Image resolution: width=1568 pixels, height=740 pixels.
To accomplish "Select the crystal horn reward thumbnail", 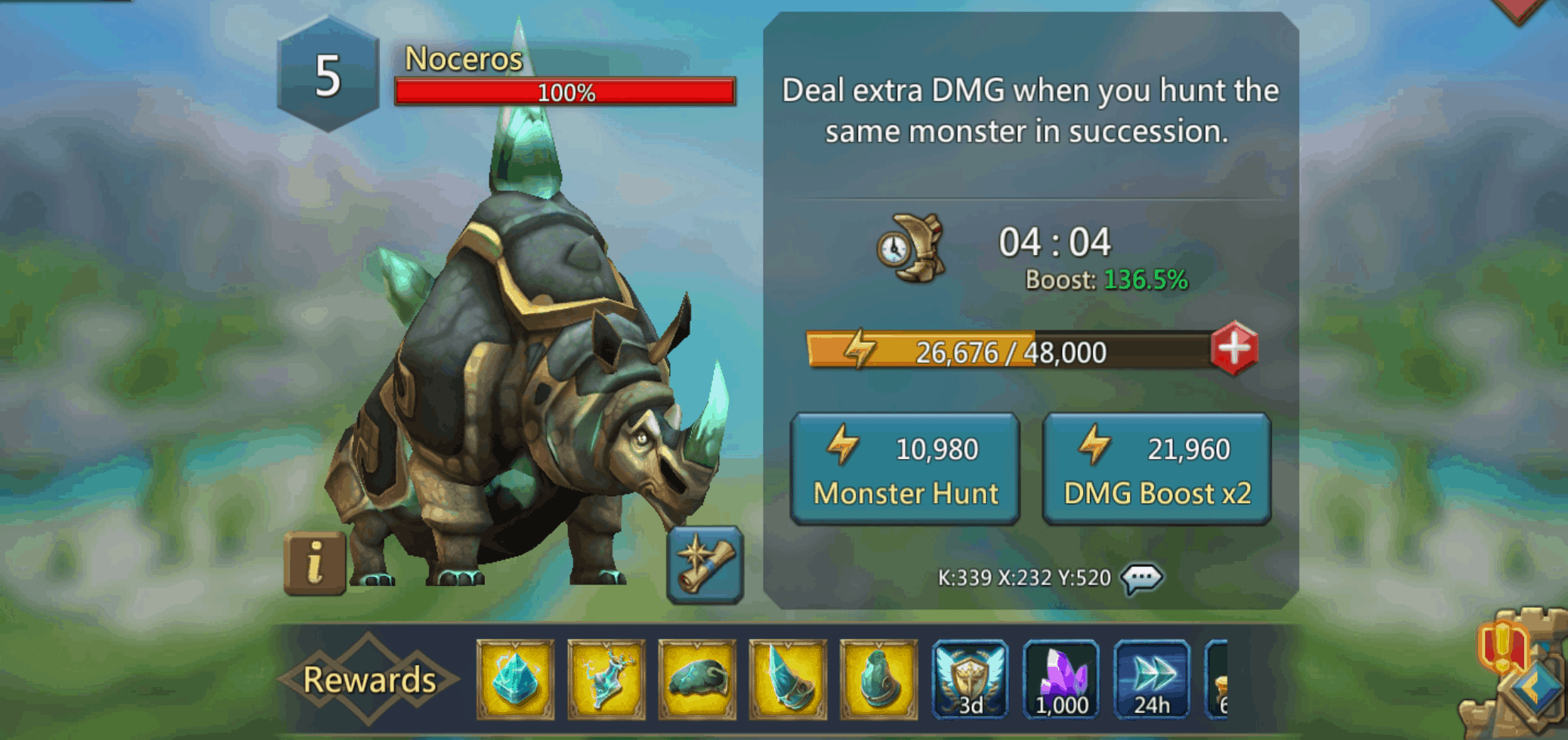I will [x=788, y=678].
